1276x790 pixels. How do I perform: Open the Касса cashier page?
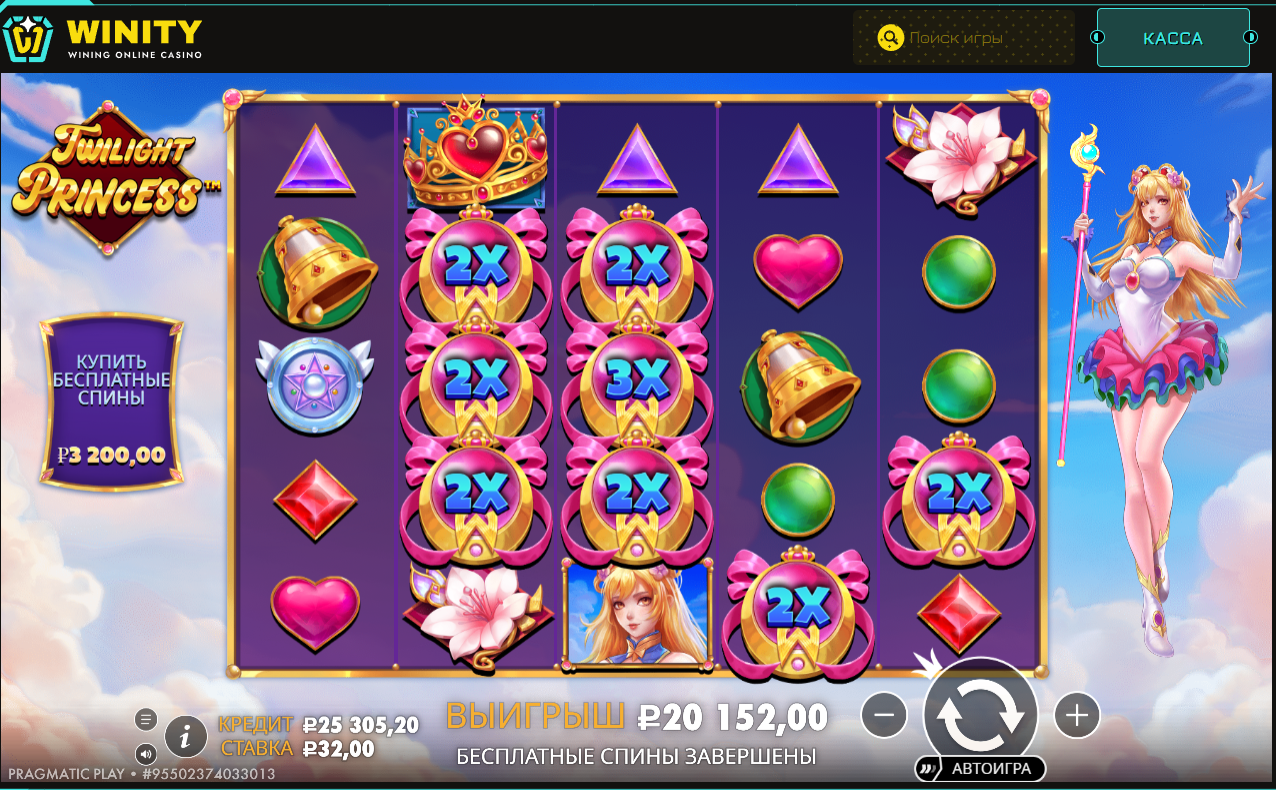tap(1173, 38)
